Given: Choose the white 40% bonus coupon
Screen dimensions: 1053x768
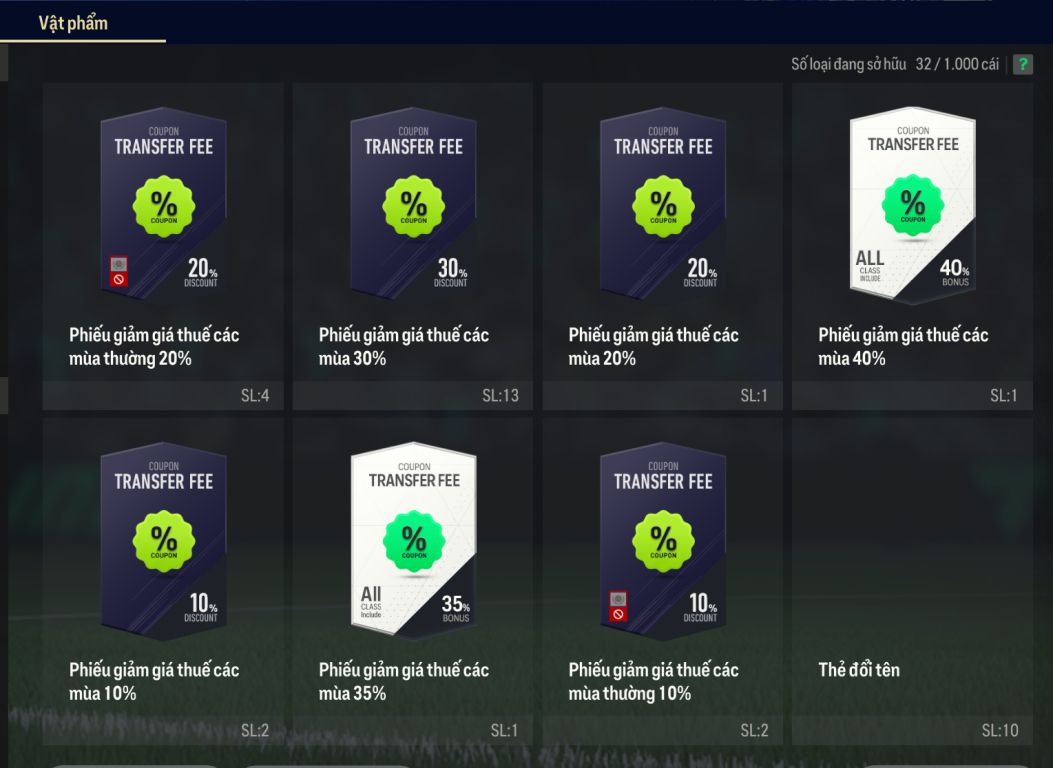Looking at the screenshot, I should pos(912,246).
